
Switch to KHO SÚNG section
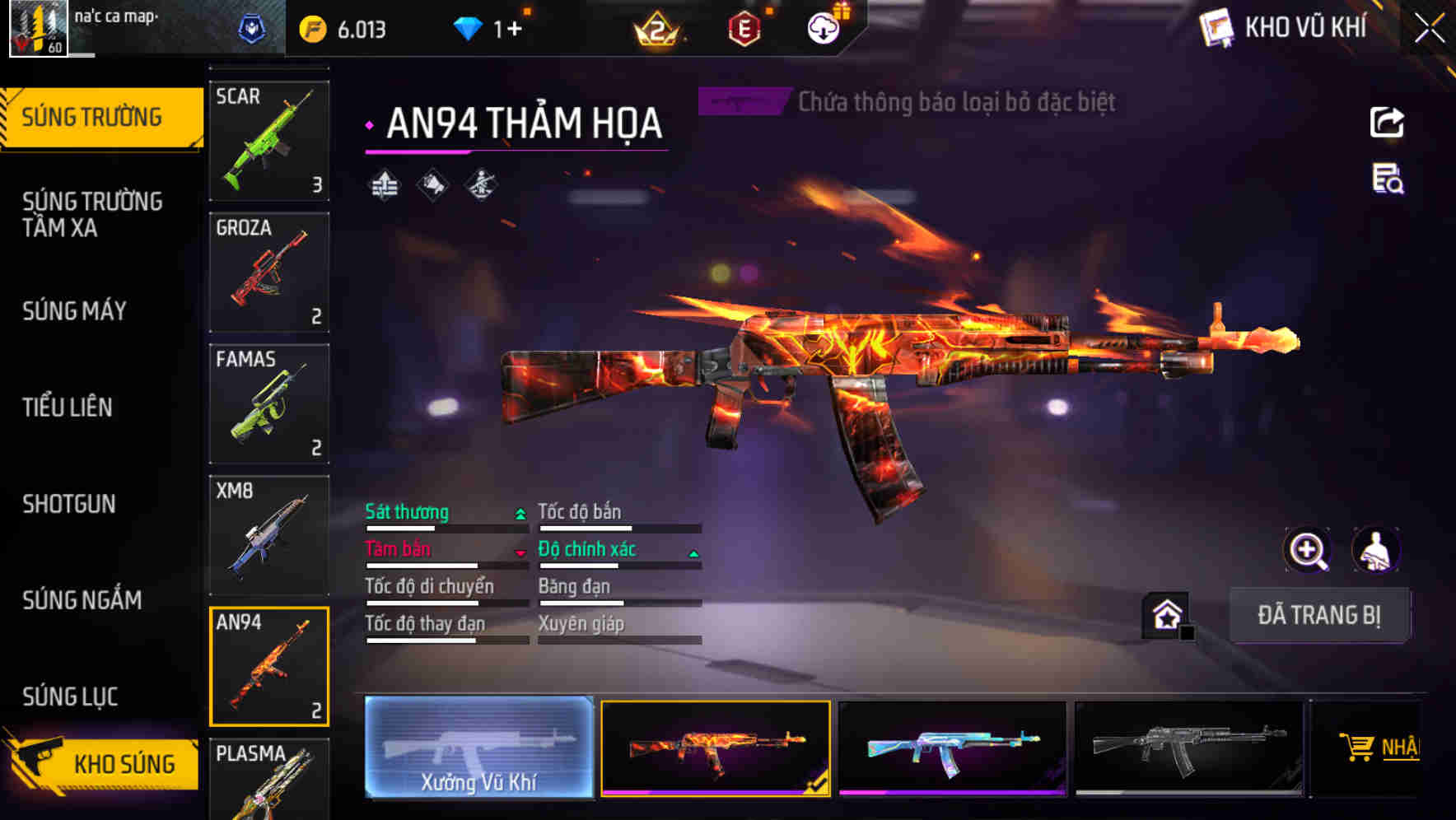click(x=124, y=763)
